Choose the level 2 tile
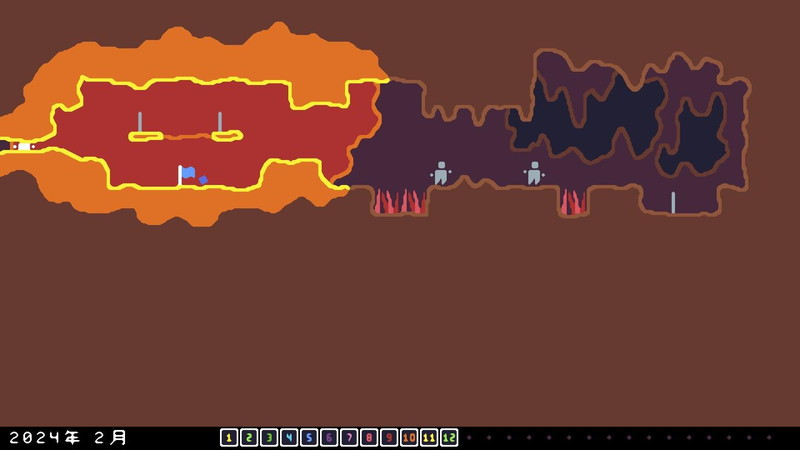The height and width of the screenshot is (450, 800). coord(249,438)
